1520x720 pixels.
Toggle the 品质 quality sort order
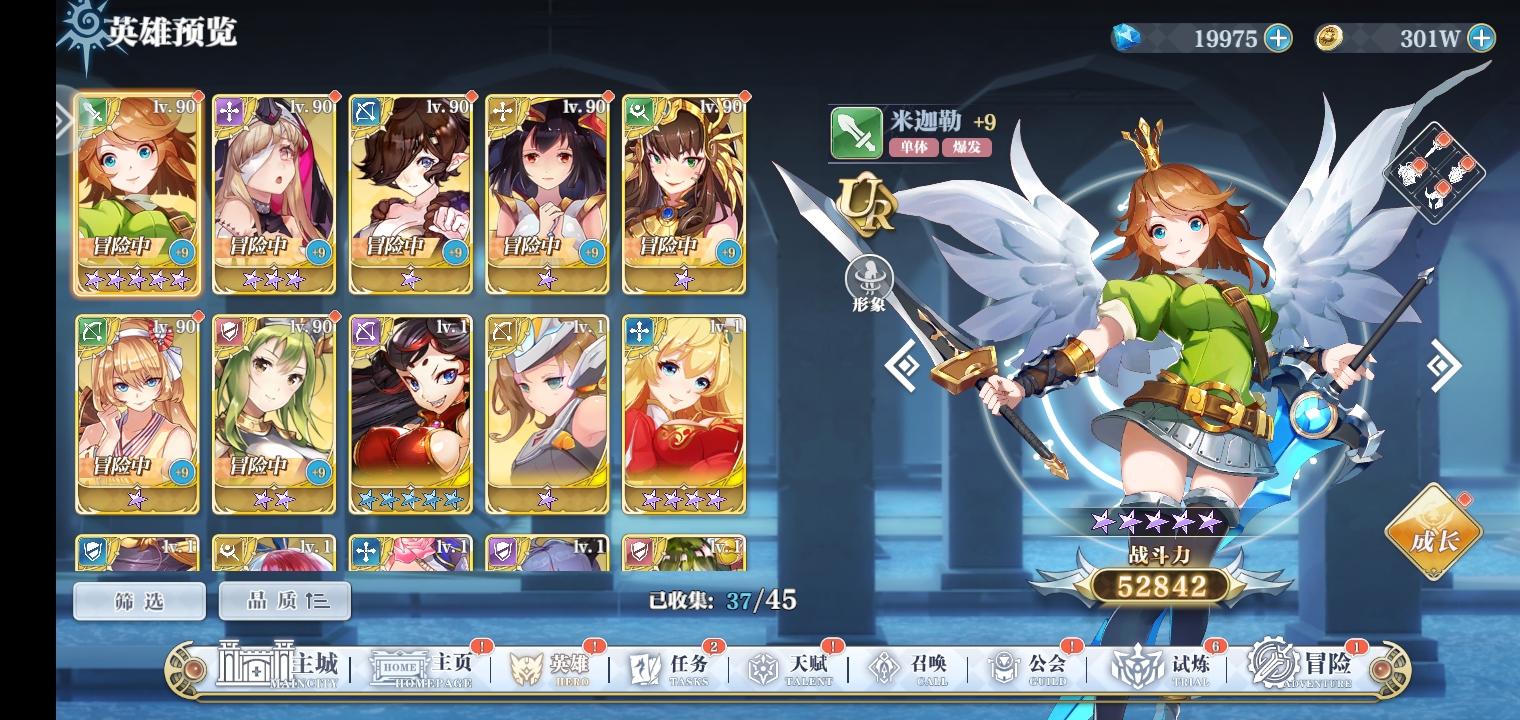[x=285, y=600]
